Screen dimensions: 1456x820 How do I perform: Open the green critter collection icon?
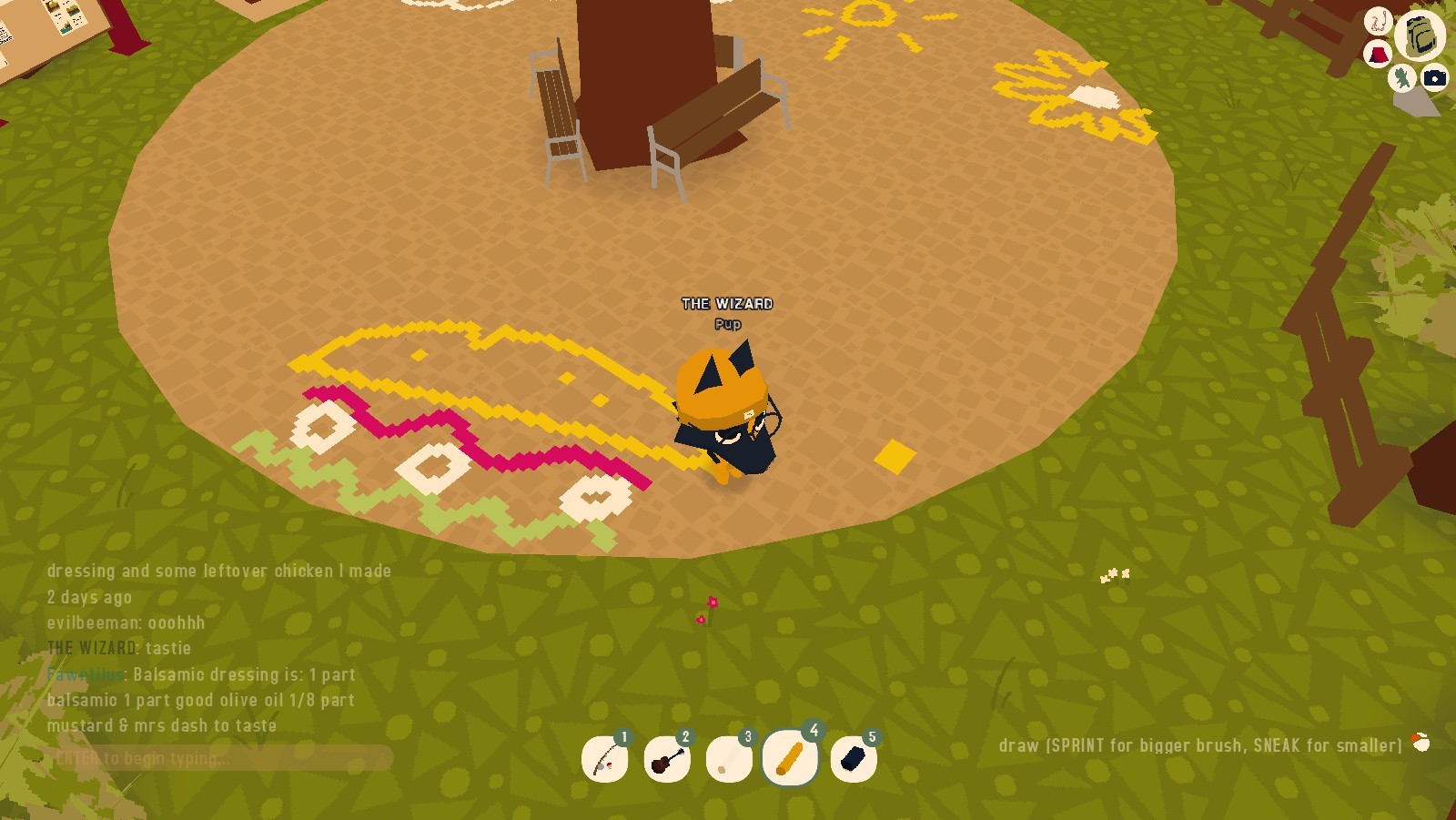1400,77
